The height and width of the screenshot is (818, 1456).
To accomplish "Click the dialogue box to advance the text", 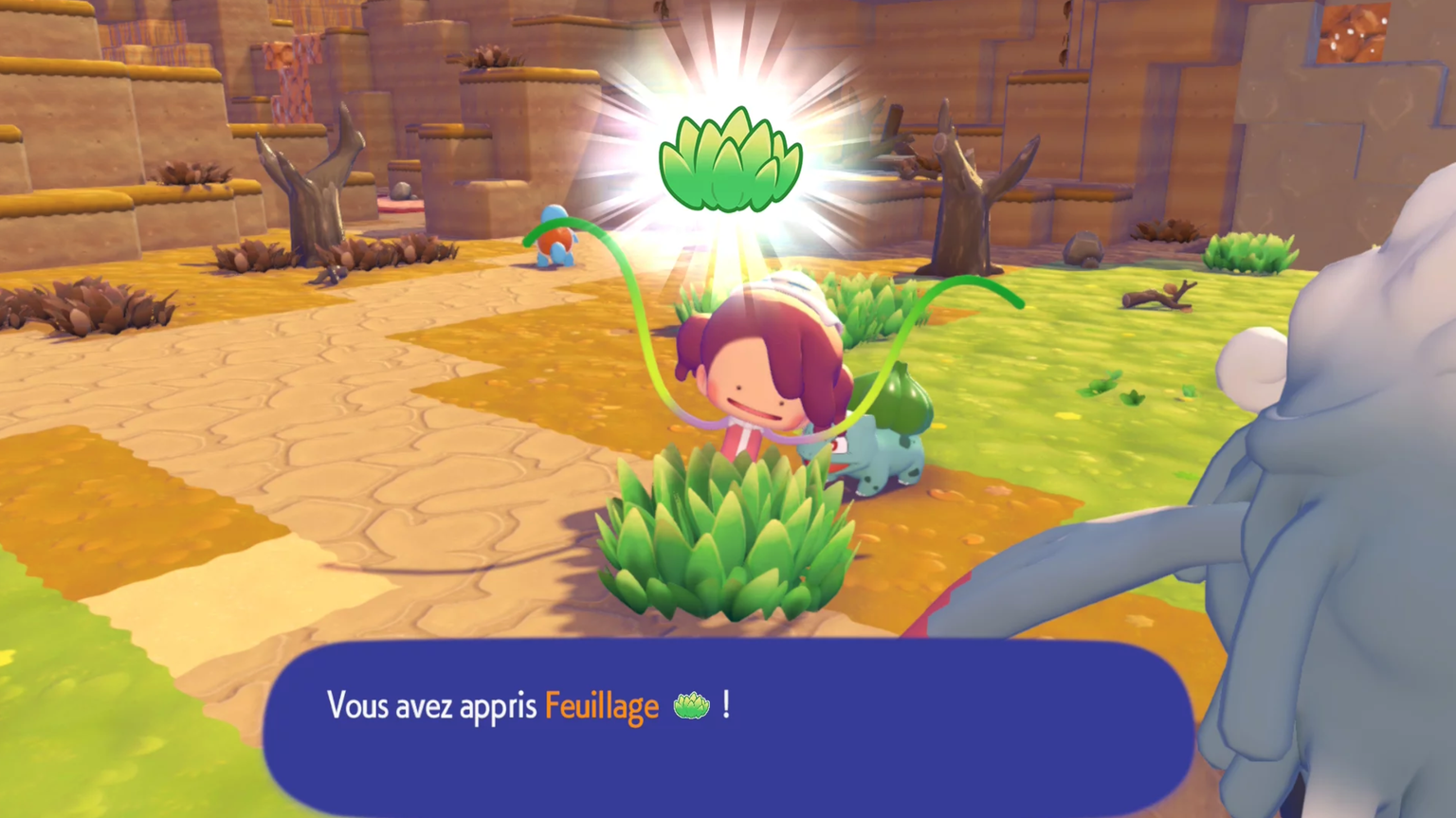I will (730, 749).
